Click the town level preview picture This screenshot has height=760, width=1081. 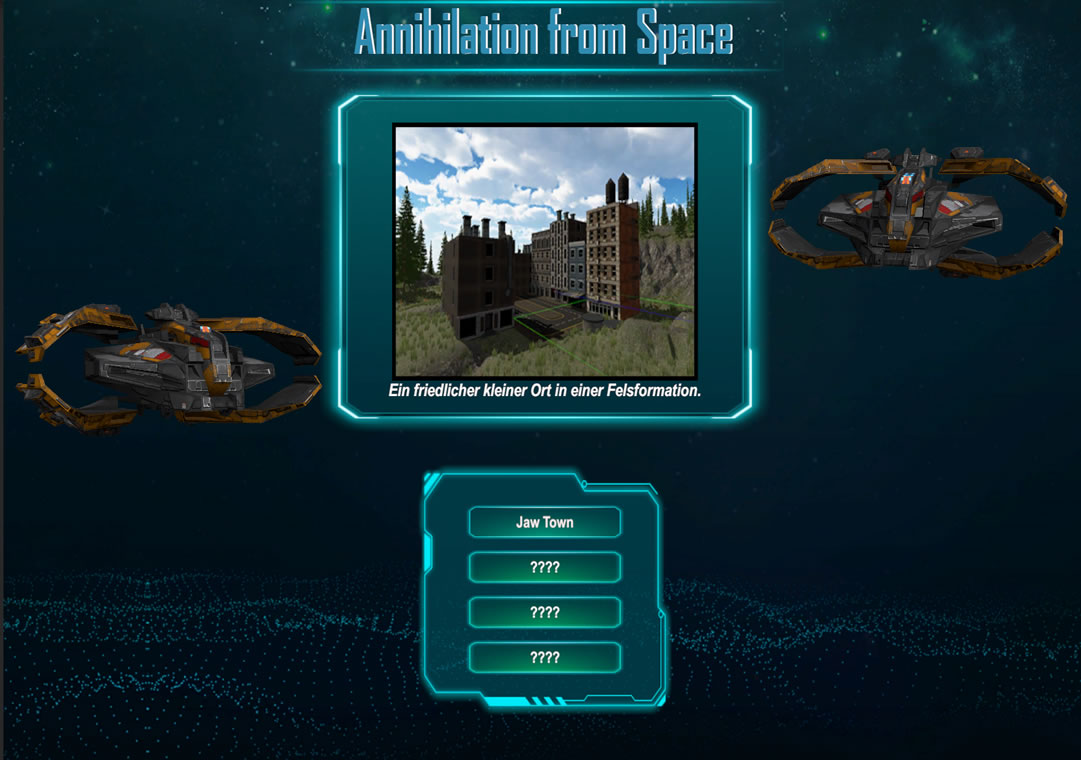pyautogui.click(x=544, y=250)
